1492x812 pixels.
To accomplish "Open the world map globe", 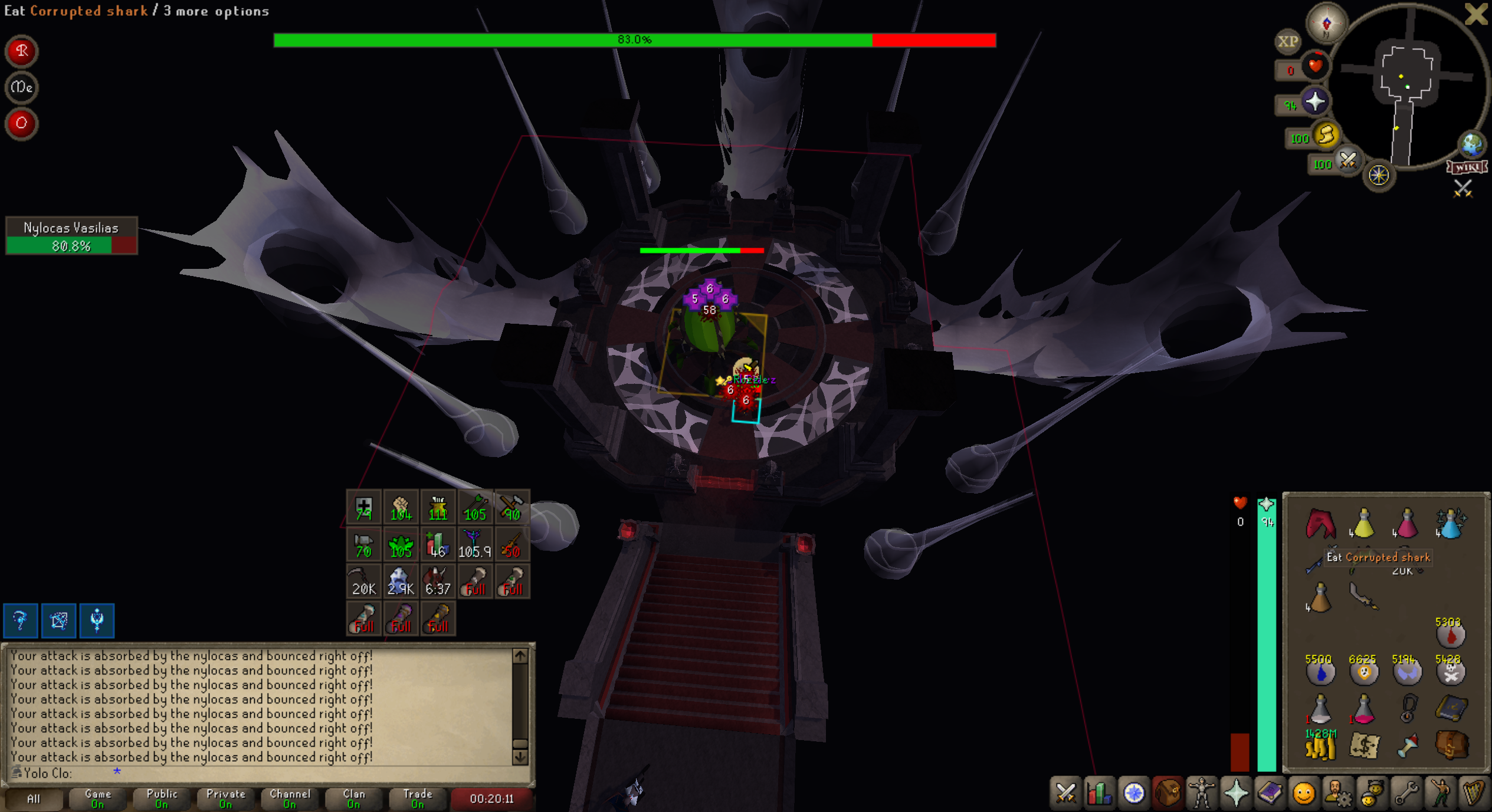I will pos(1471,144).
